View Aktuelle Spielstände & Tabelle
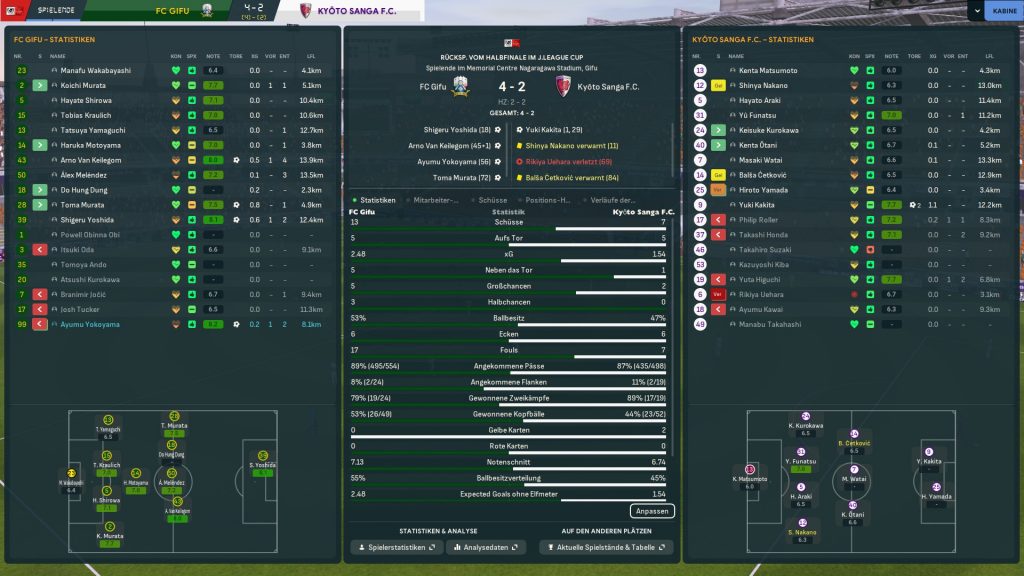This screenshot has width=1024, height=576. point(605,547)
